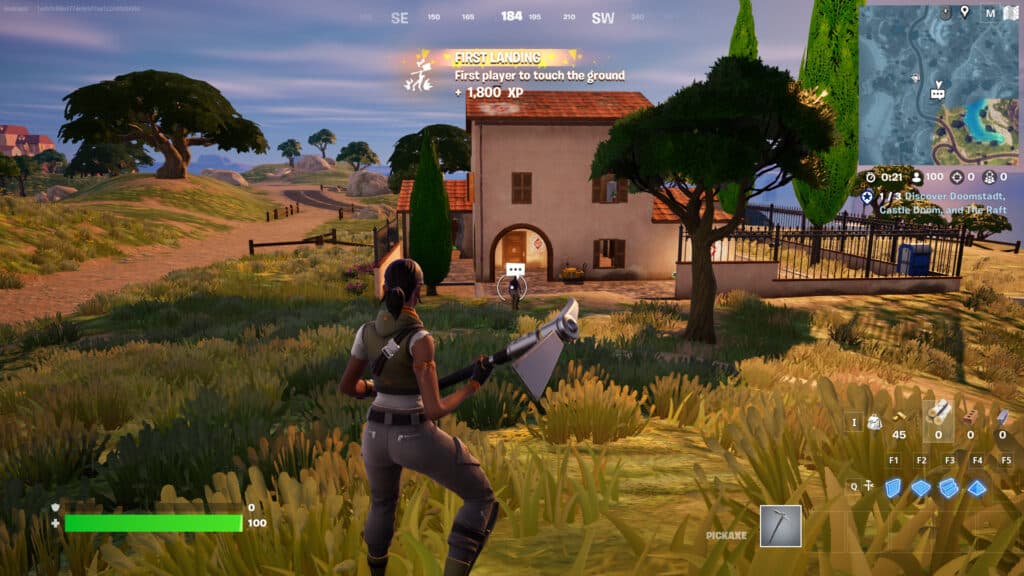
Task: Choose the pyramid roof building piece
Action: (x=977, y=487)
